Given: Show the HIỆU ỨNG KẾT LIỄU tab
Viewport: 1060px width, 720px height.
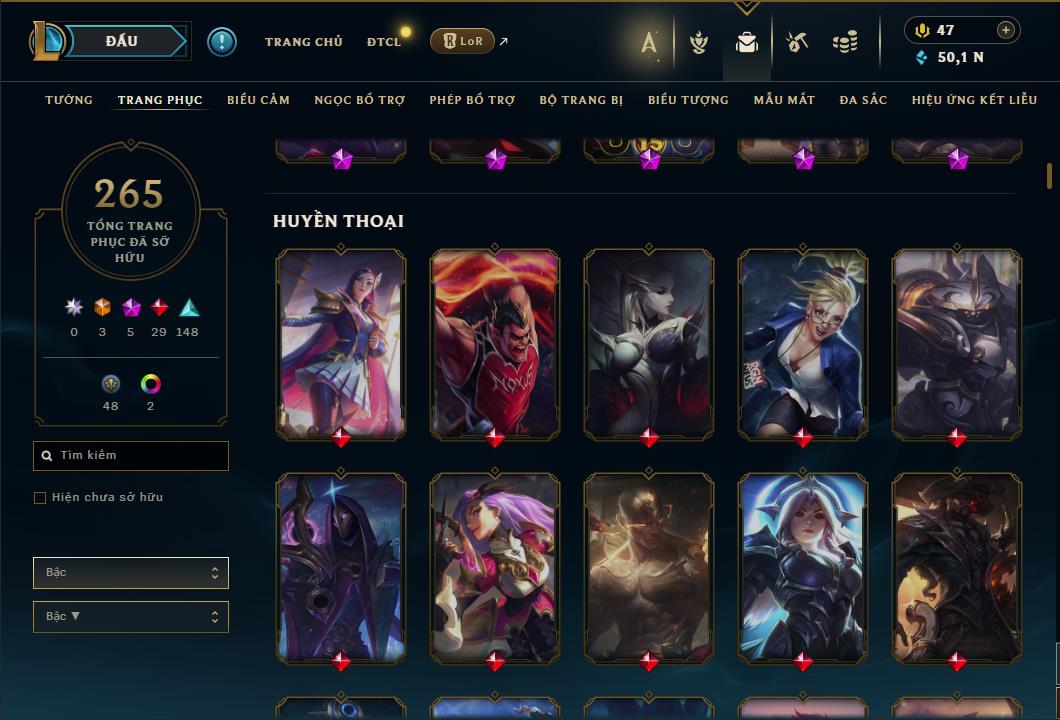Looking at the screenshot, I should click(x=975, y=100).
